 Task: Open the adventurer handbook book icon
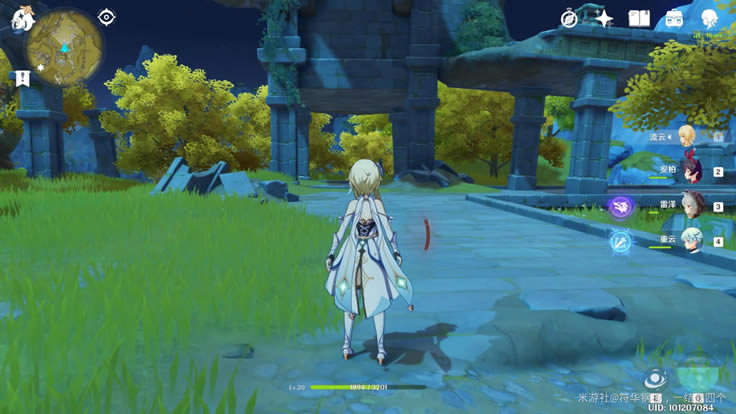(639, 18)
